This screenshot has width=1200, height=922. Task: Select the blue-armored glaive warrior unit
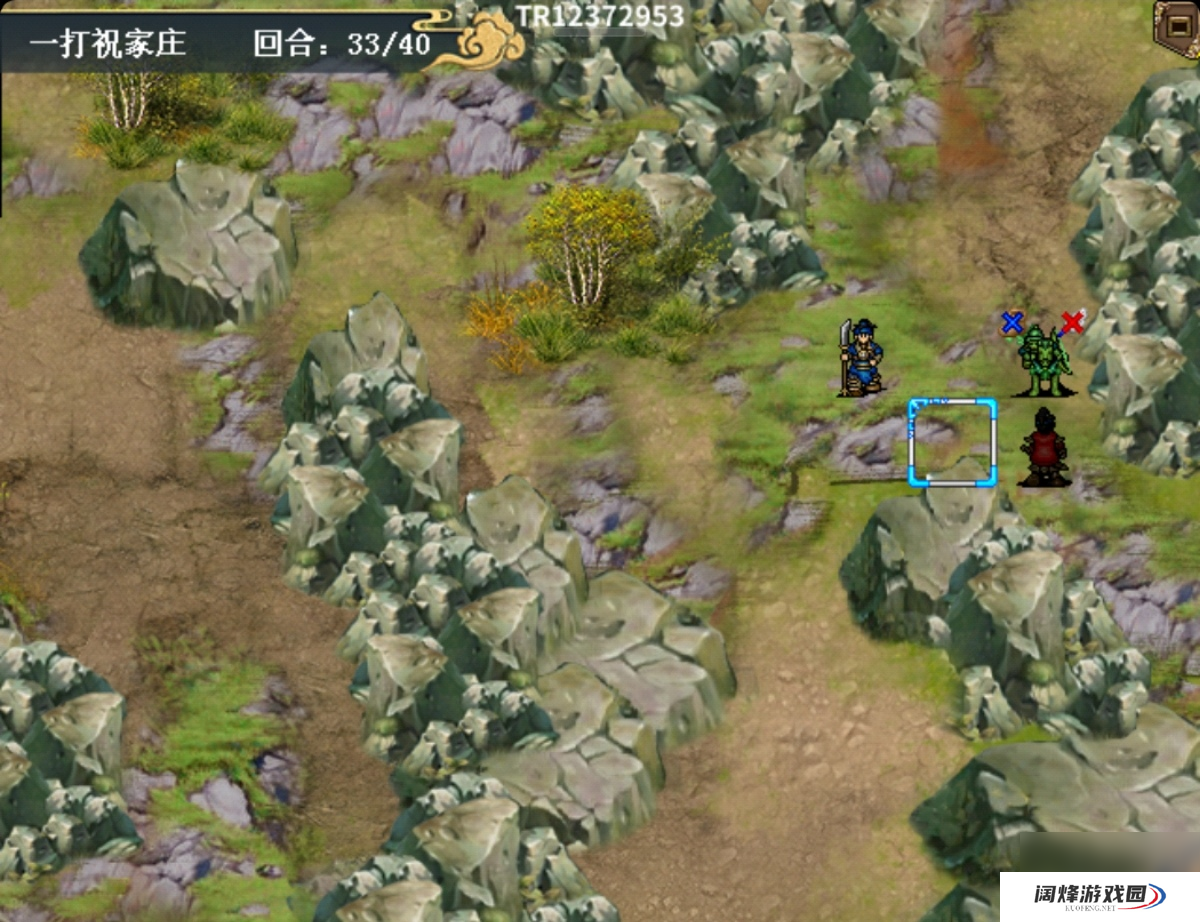pos(861,358)
